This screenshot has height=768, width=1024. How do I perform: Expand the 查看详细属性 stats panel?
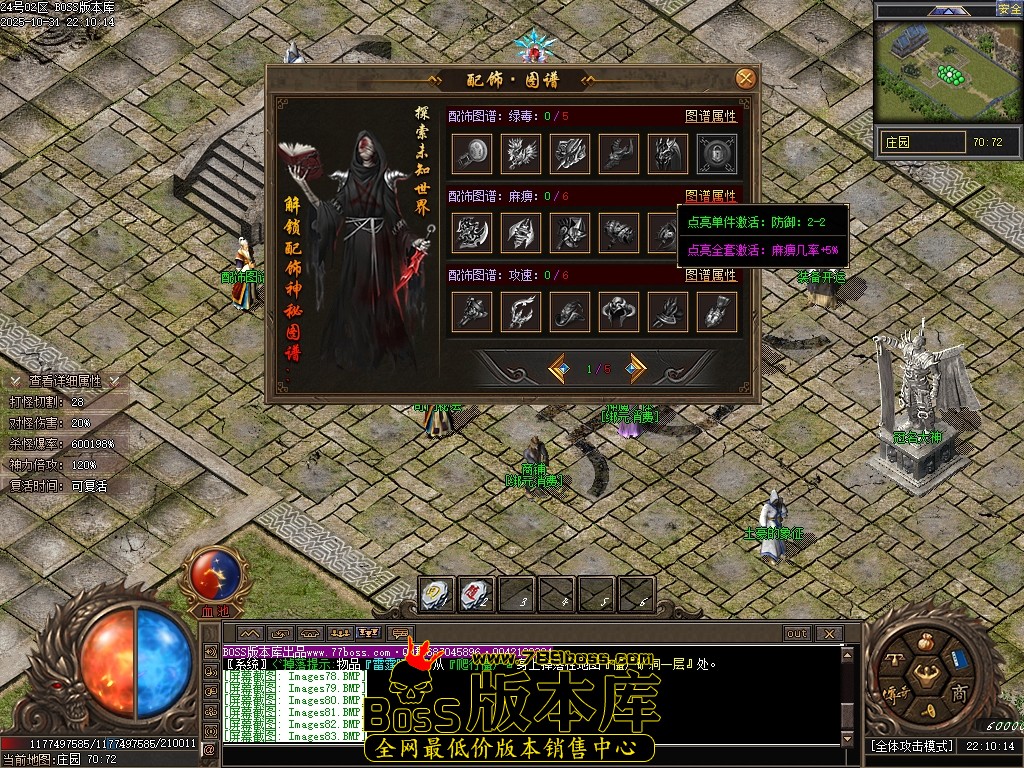click(65, 381)
